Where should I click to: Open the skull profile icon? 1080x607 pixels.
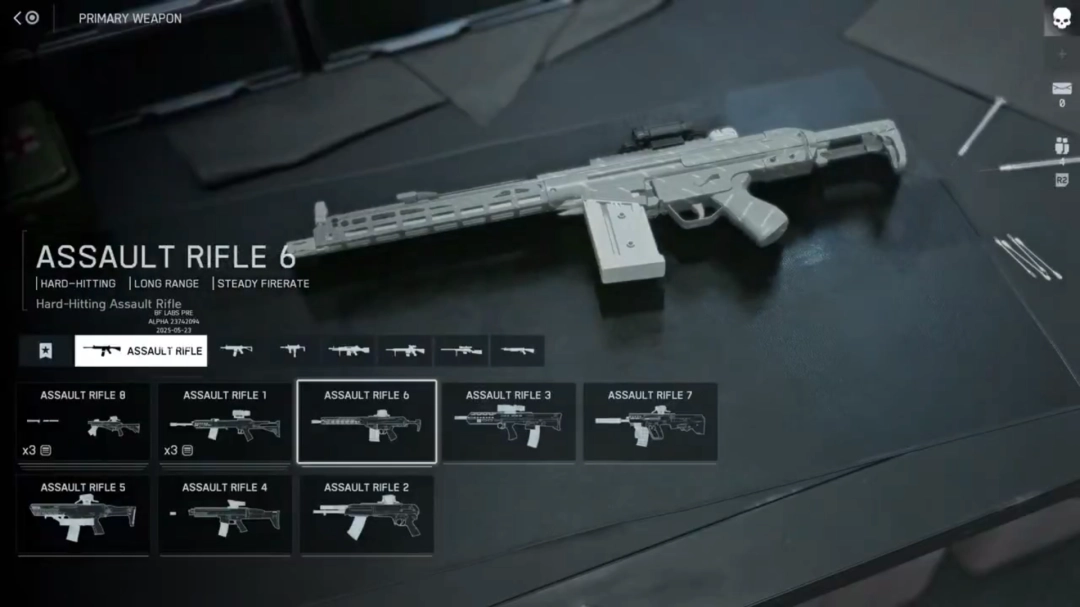(1061, 18)
